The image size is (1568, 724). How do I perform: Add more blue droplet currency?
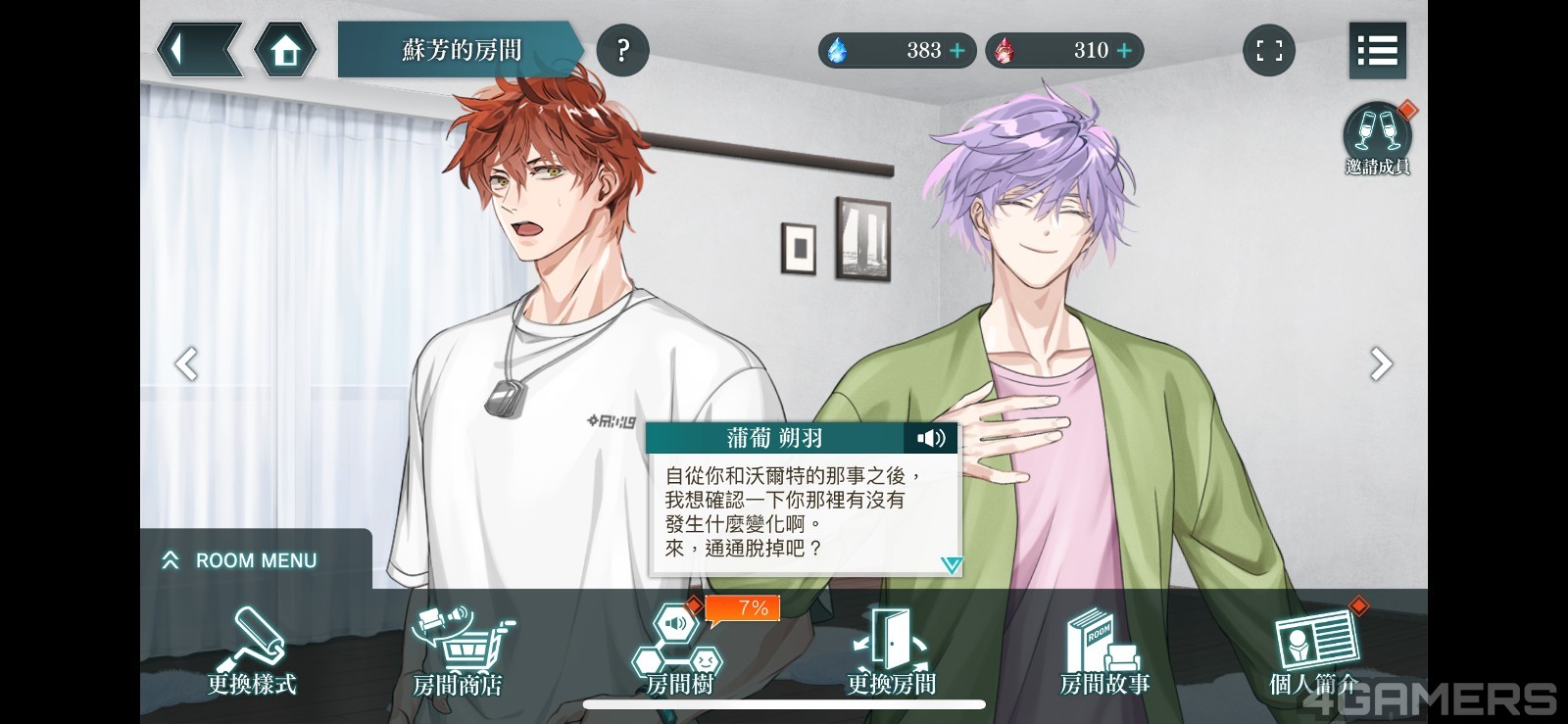(957, 50)
